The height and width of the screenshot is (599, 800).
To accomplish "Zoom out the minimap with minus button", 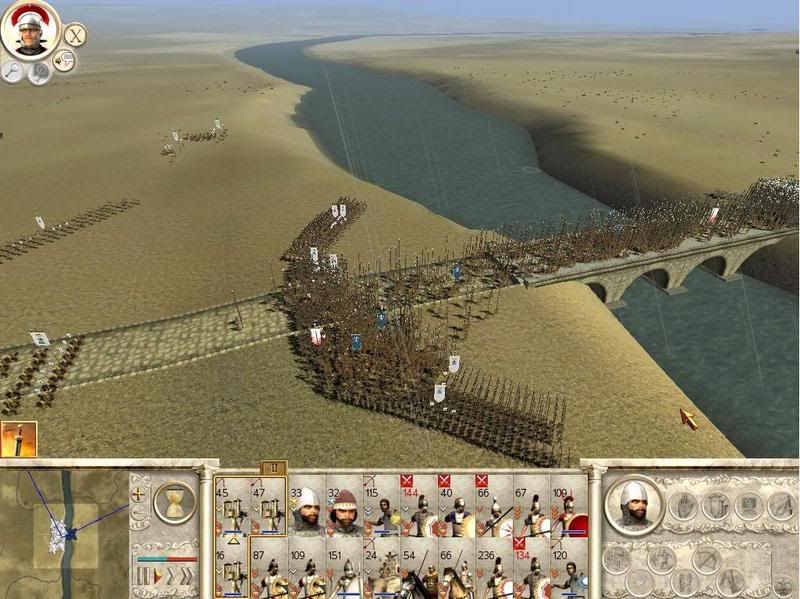I will tap(140, 513).
